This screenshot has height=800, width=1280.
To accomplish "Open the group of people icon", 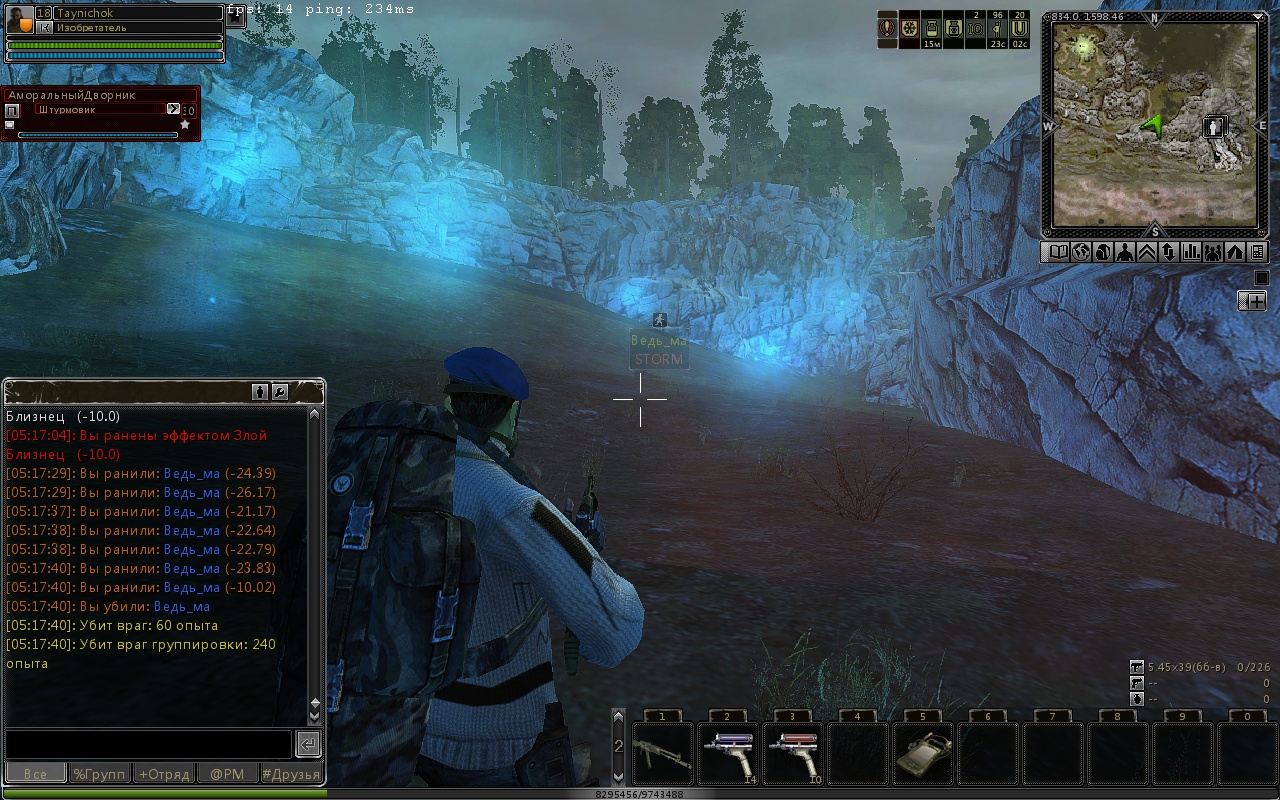I will coord(1213,252).
